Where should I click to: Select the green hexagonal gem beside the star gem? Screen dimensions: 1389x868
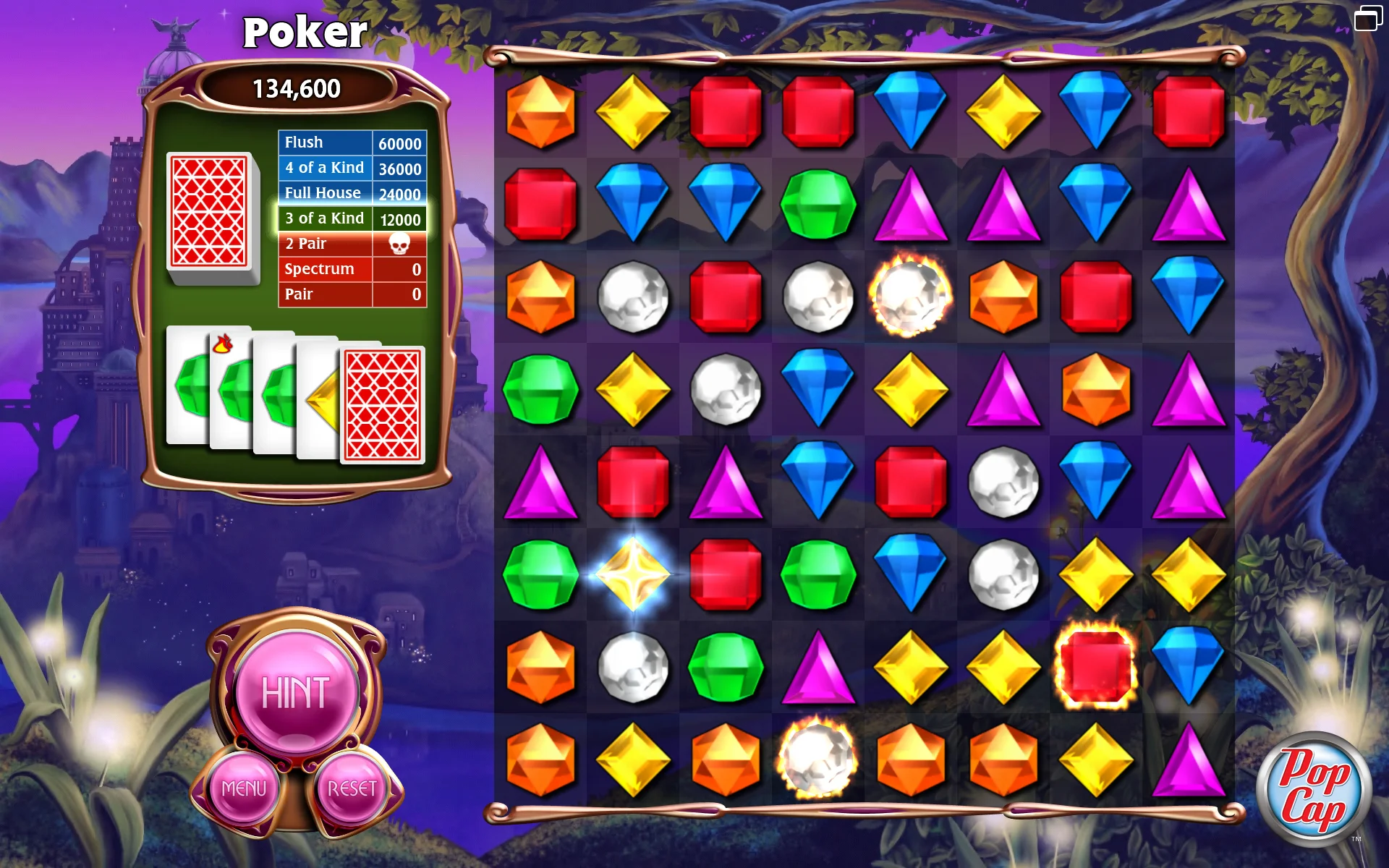click(540, 574)
